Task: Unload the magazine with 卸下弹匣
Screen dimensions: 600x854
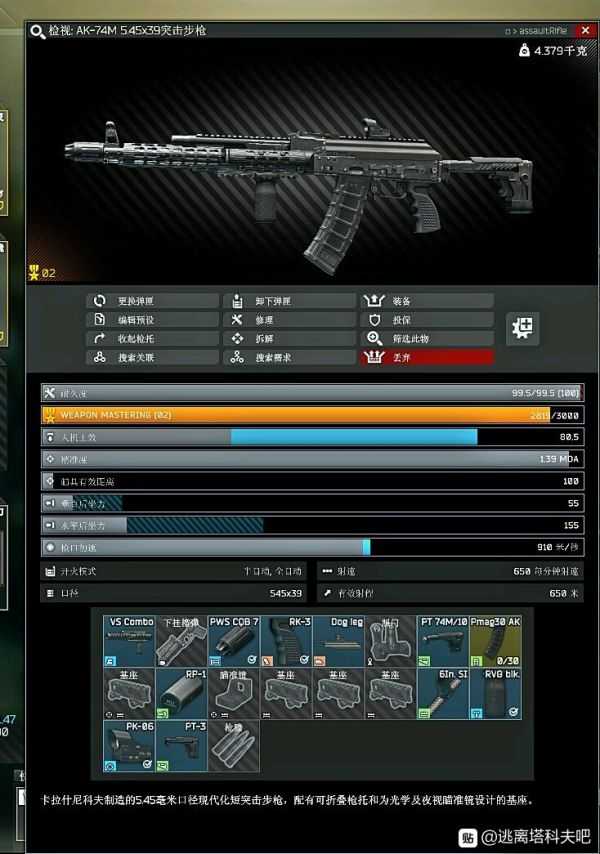Action: (289, 301)
